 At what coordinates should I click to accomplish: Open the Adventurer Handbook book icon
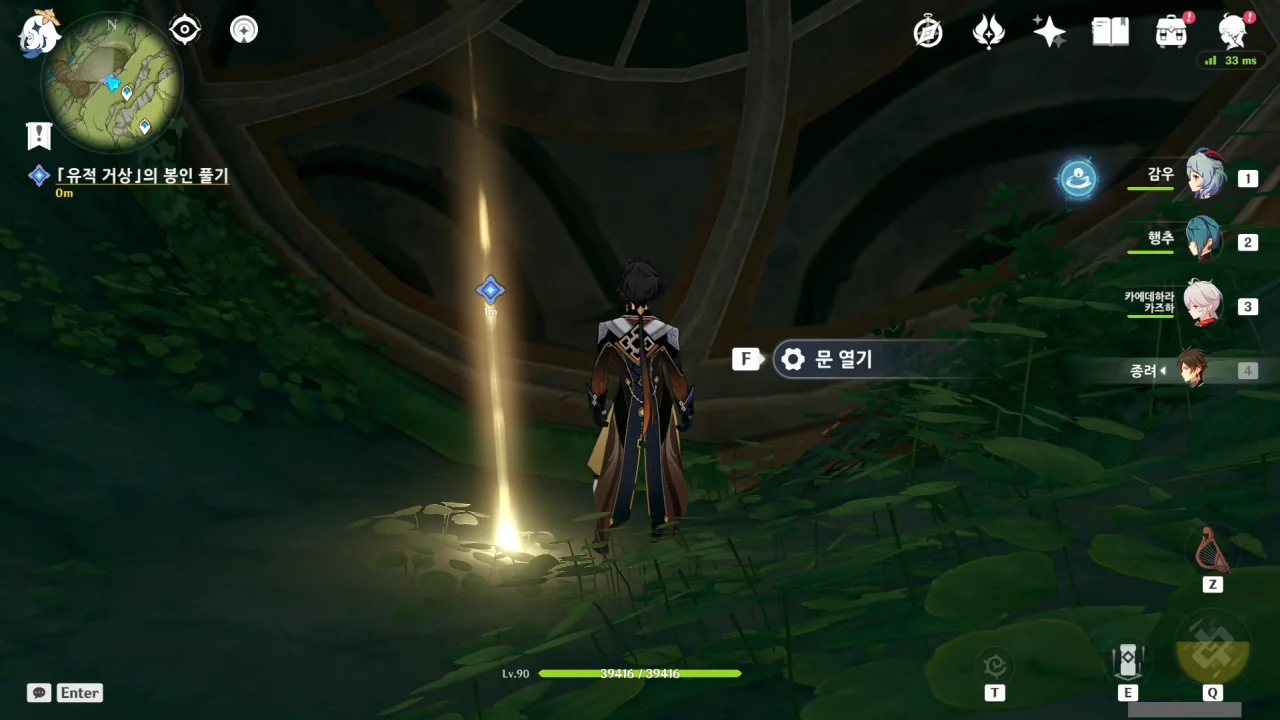(x=1110, y=32)
